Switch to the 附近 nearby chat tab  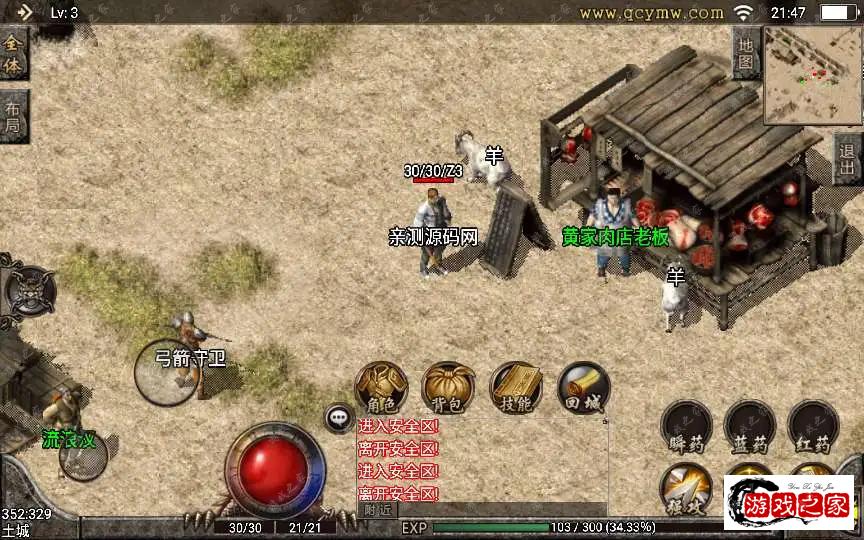[x=377, y=510]
